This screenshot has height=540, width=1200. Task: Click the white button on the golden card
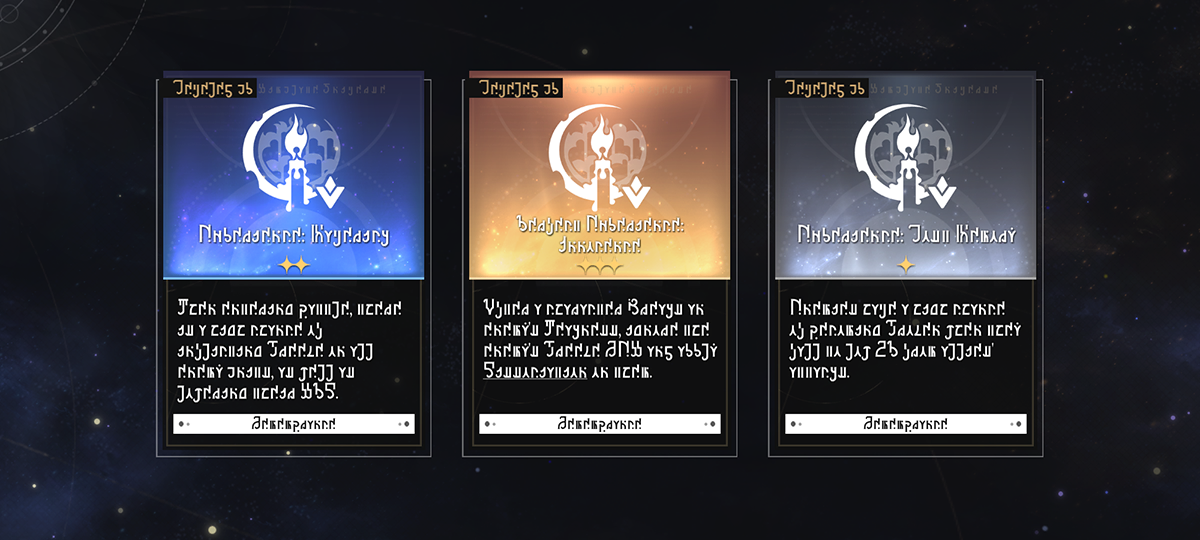[599, 424]
